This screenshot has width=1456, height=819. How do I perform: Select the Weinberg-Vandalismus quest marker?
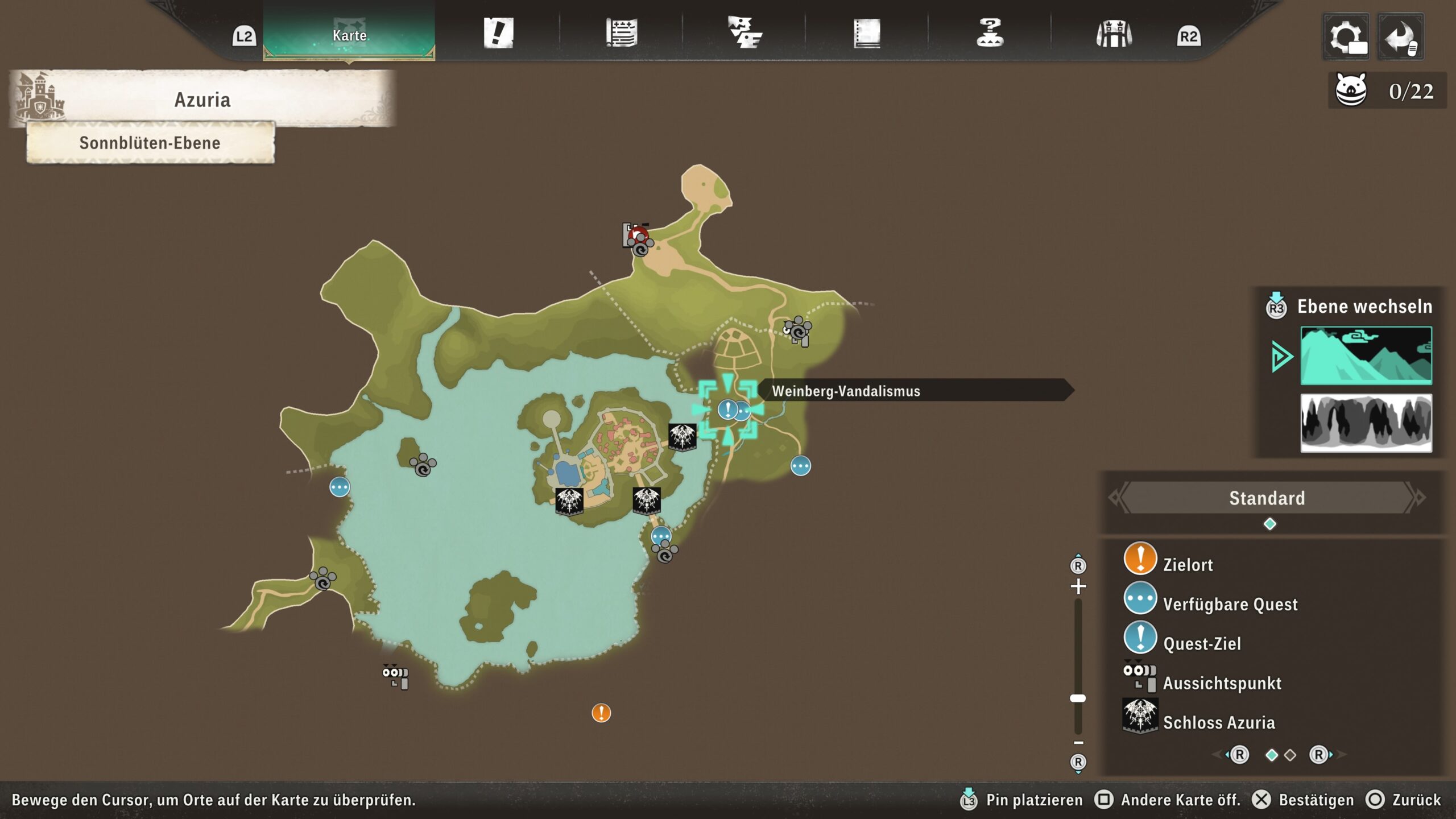(728, 409)
